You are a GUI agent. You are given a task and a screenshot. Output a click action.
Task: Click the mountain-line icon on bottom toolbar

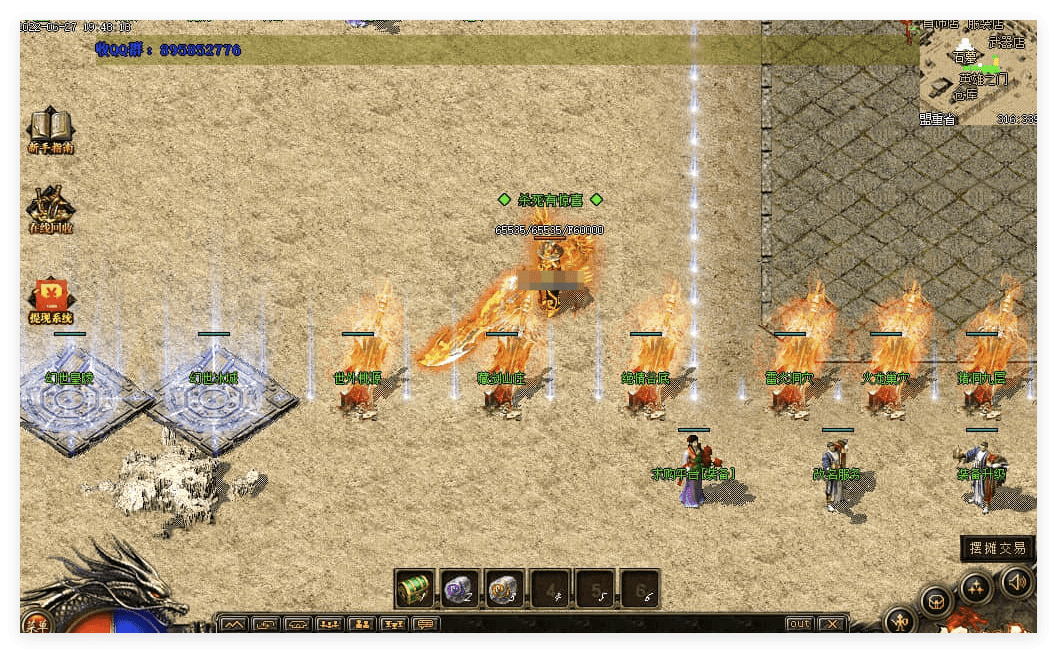tap(233, 624)
